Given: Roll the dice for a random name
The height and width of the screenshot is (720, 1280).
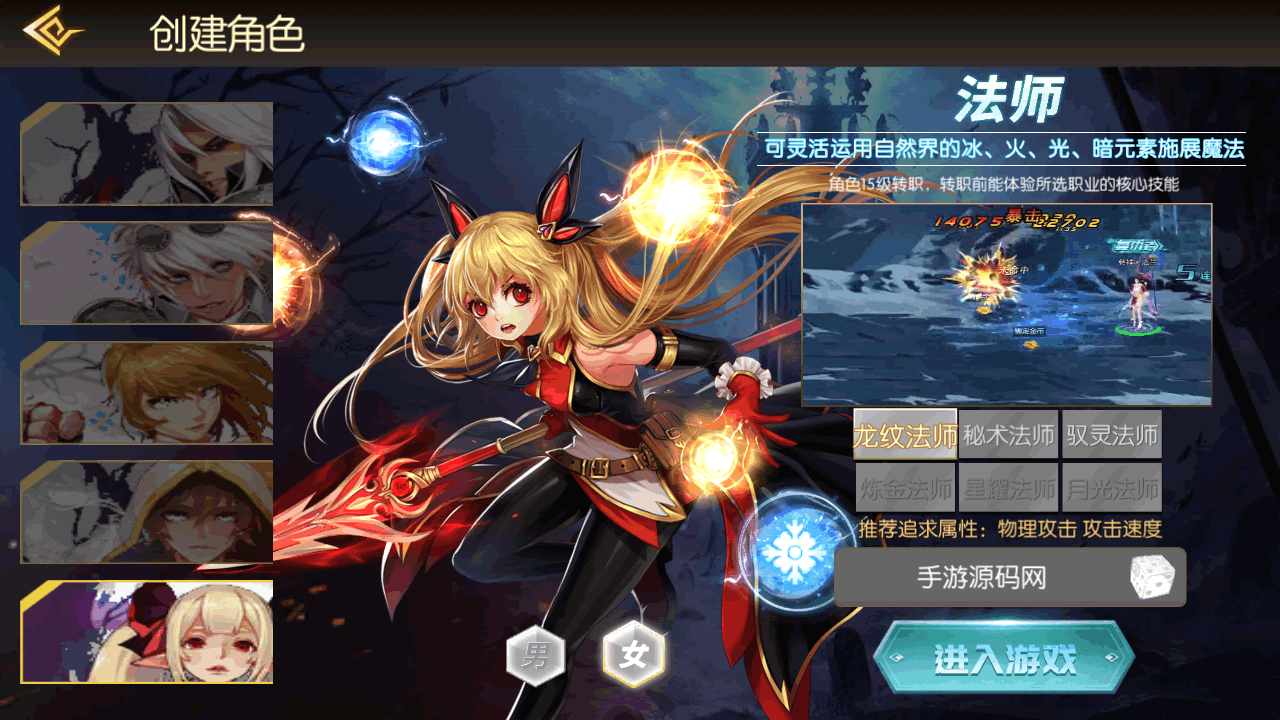Looking at the screenshot, I should [1151, 577].
